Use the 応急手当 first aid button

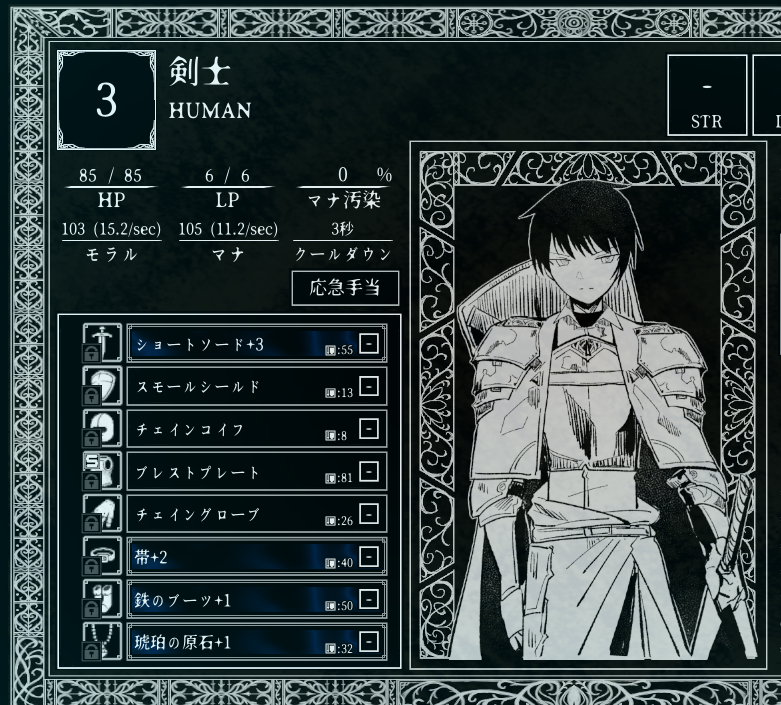point(345,288)
